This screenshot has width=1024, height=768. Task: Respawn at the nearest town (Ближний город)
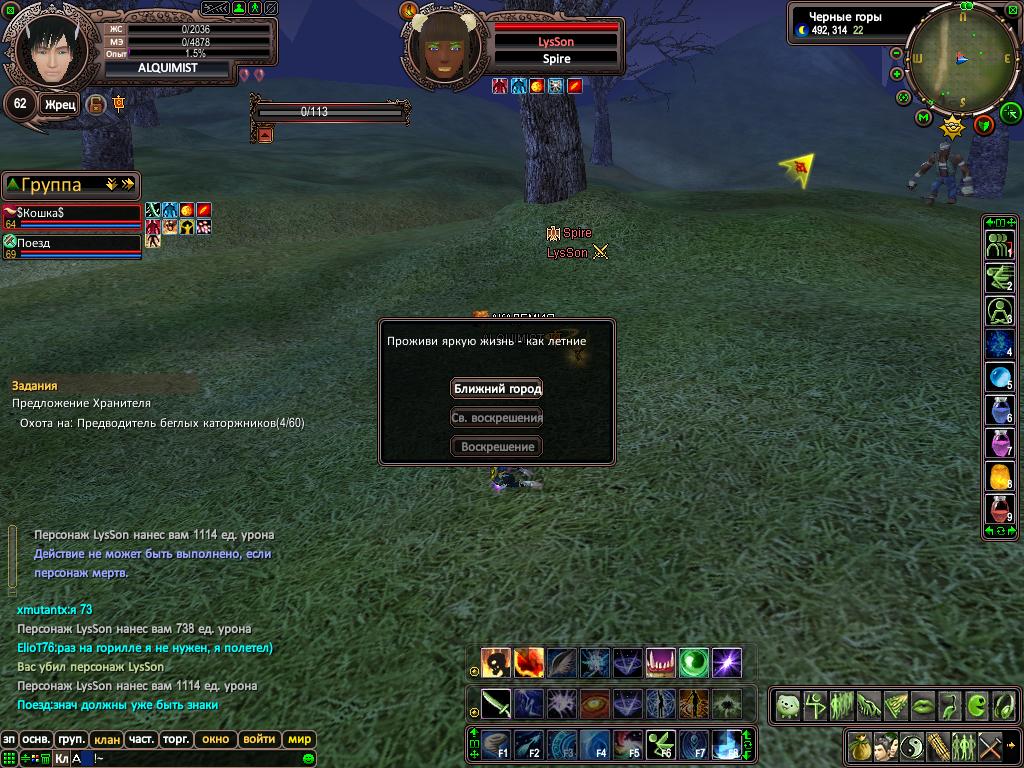click(x=497, y=389)
